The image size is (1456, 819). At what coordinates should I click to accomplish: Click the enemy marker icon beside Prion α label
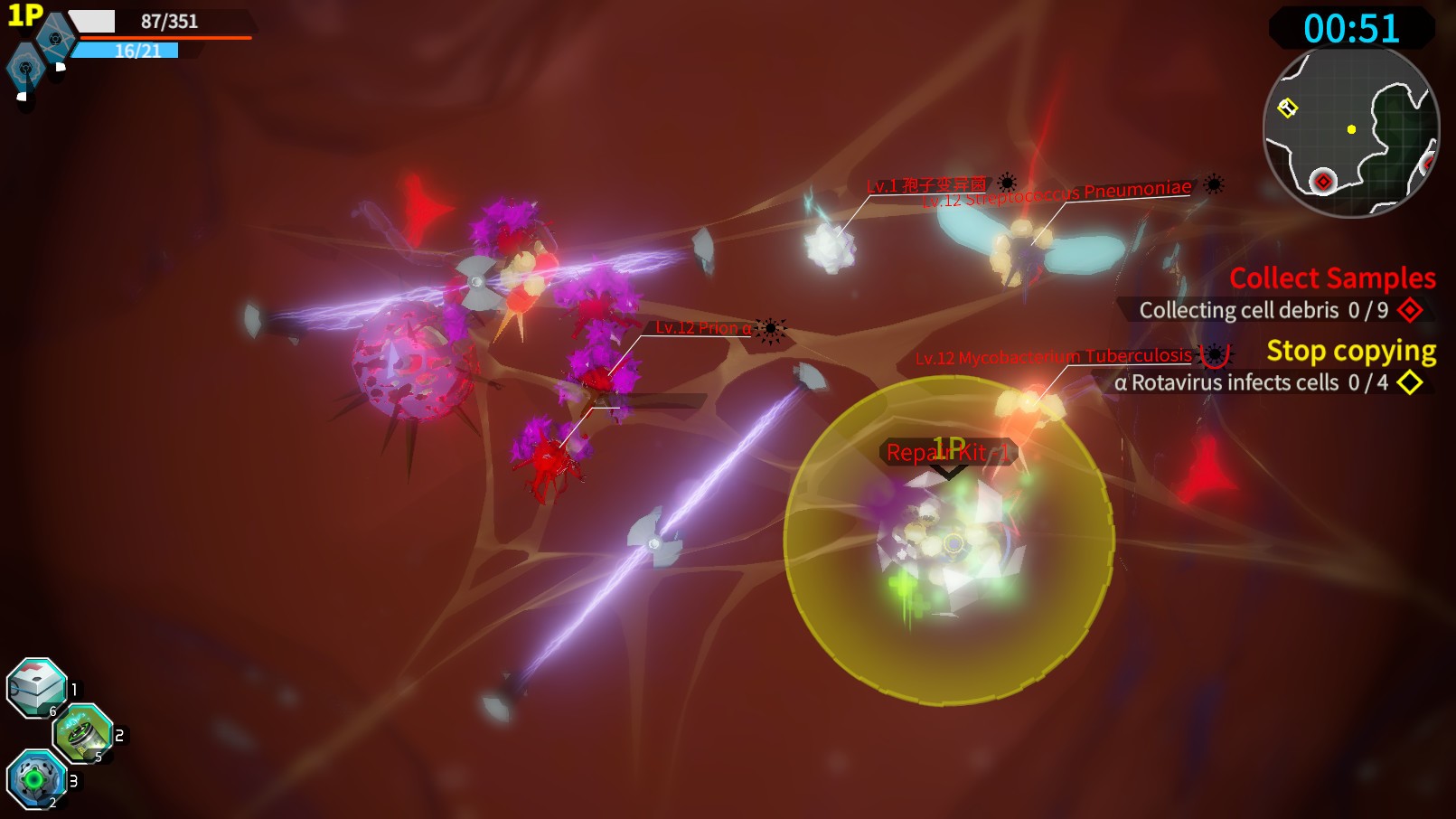coord(769,328)
